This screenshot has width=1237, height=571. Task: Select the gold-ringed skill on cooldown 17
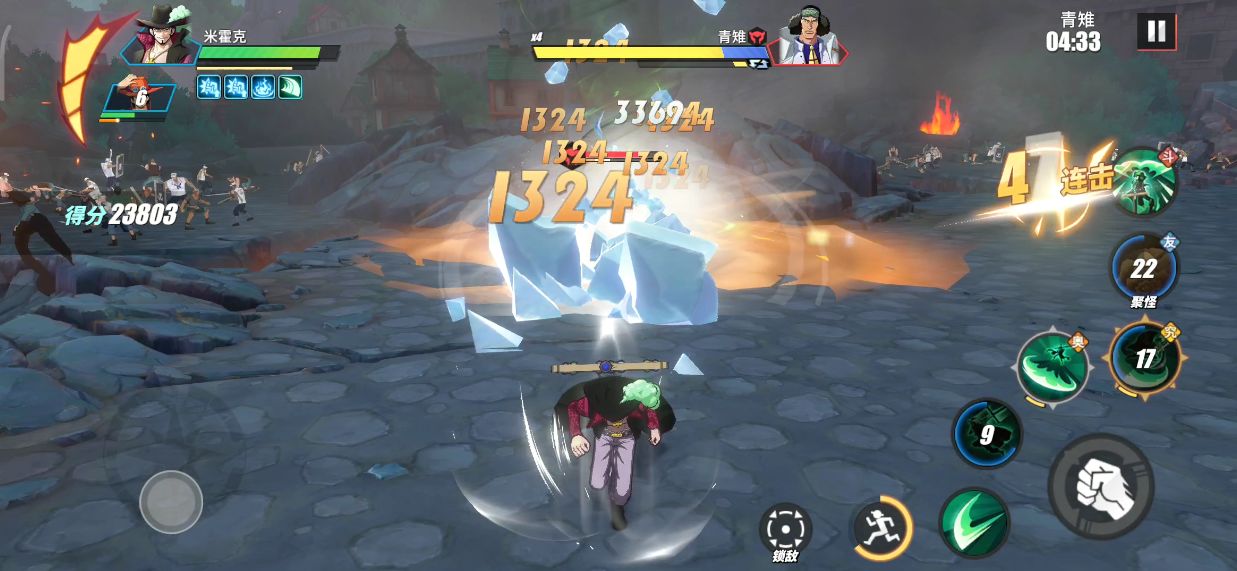pyautogui.click(x=1145, y=358)
